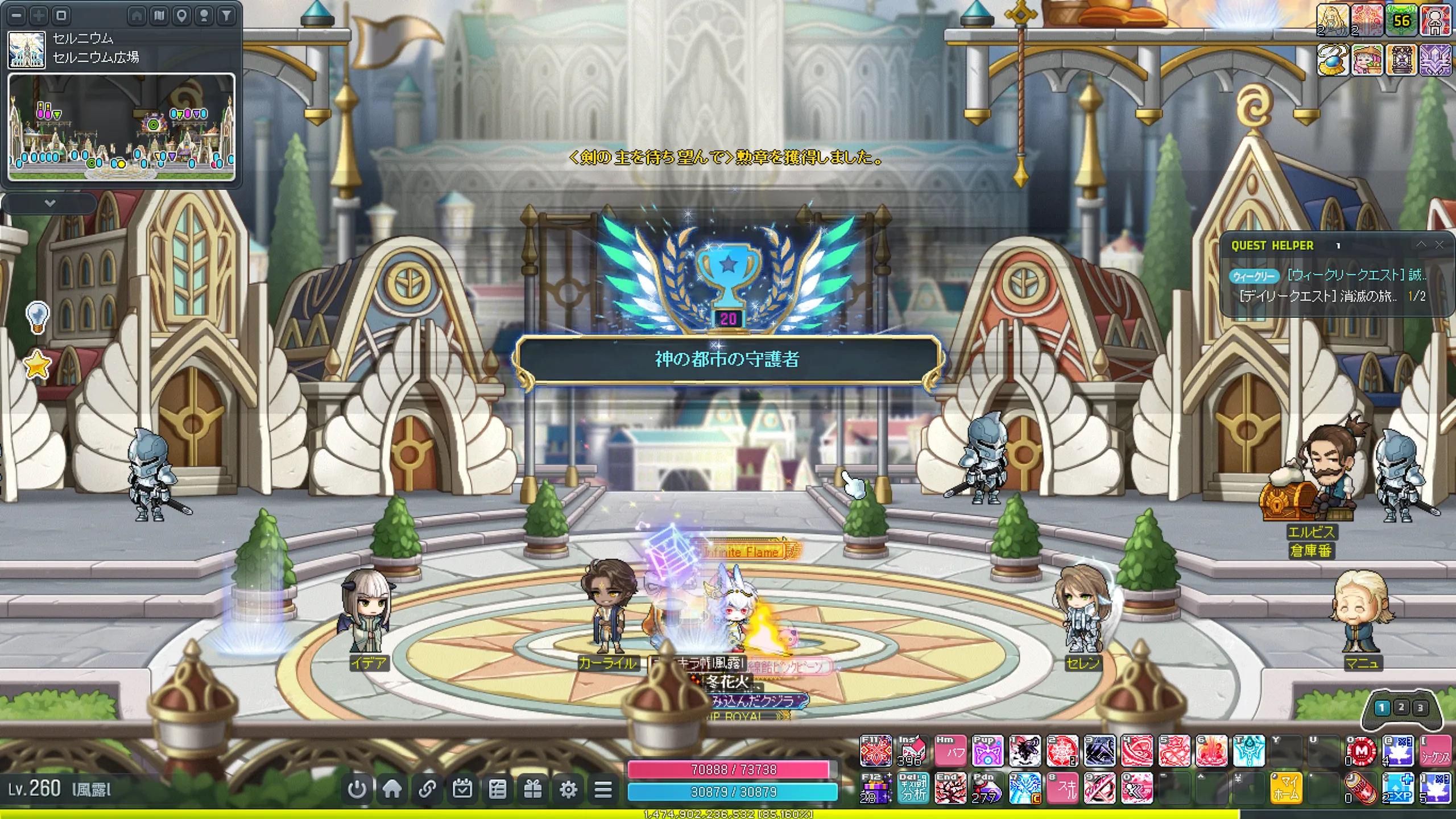
Task: Open the gear settings menu
Action: pos(568,789)
